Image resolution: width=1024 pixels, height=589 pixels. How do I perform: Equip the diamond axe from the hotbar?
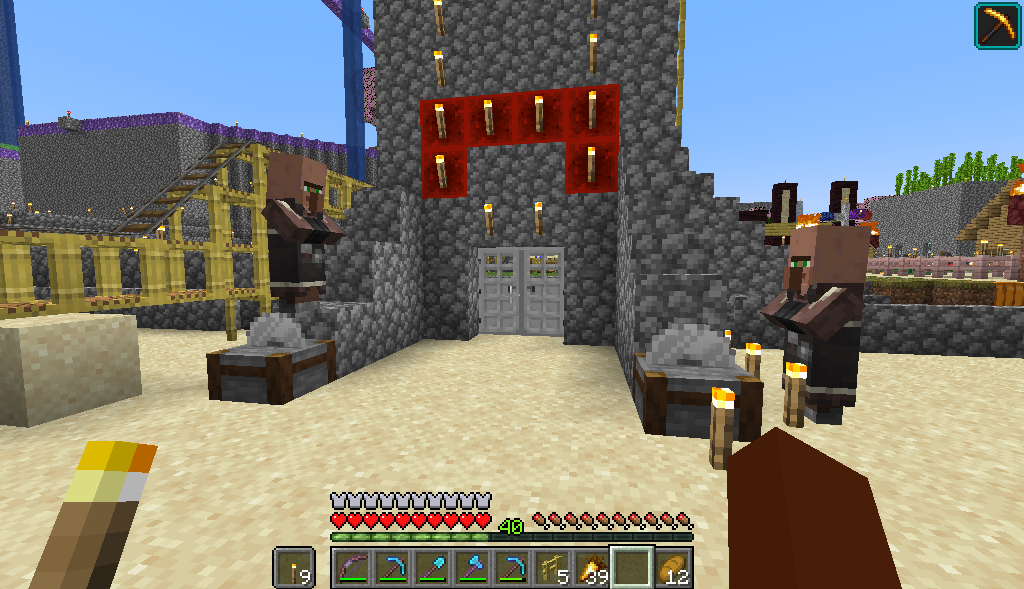[472, 568]
